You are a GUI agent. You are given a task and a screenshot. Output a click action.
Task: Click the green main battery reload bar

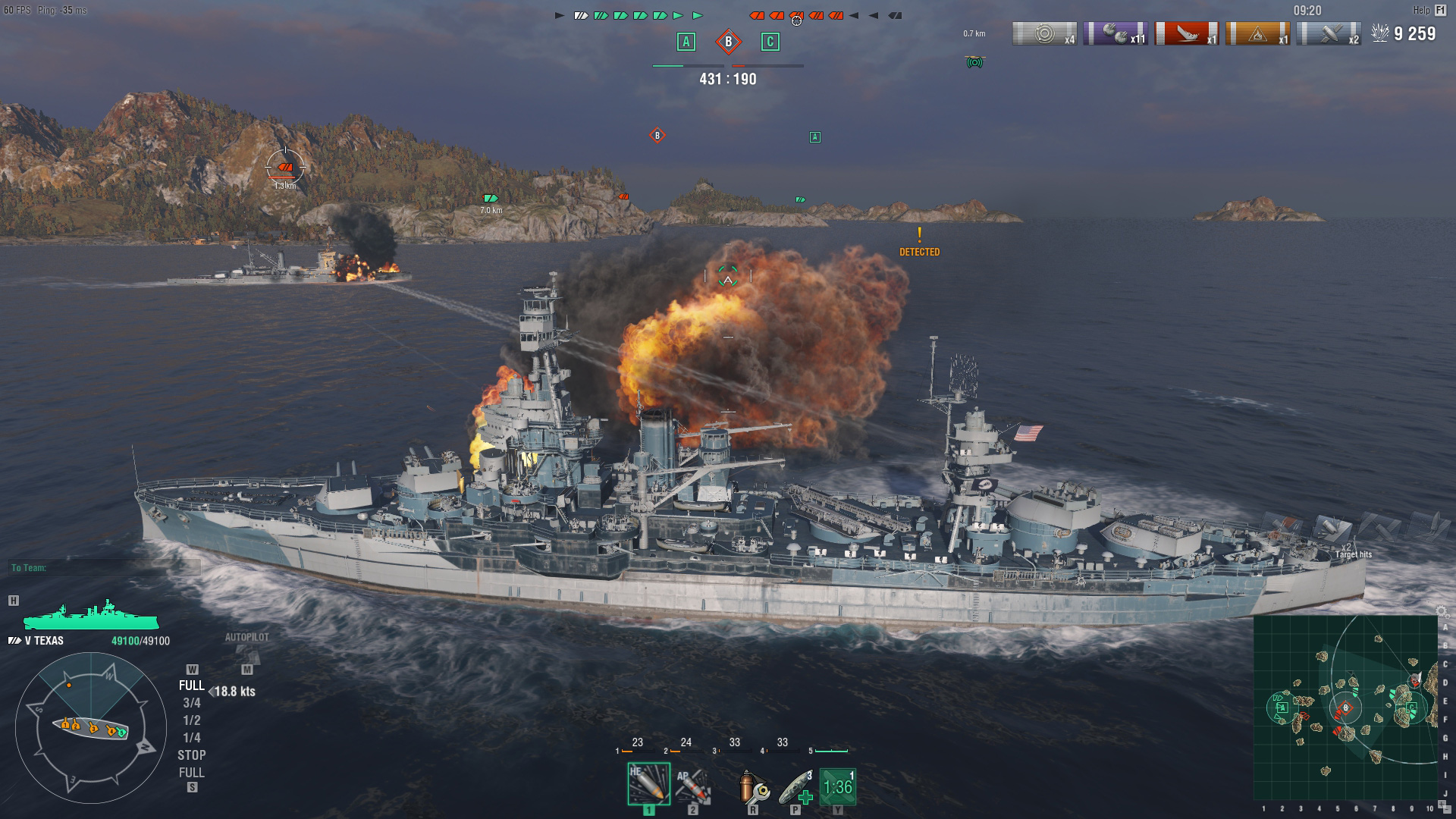tap(830, 752)
